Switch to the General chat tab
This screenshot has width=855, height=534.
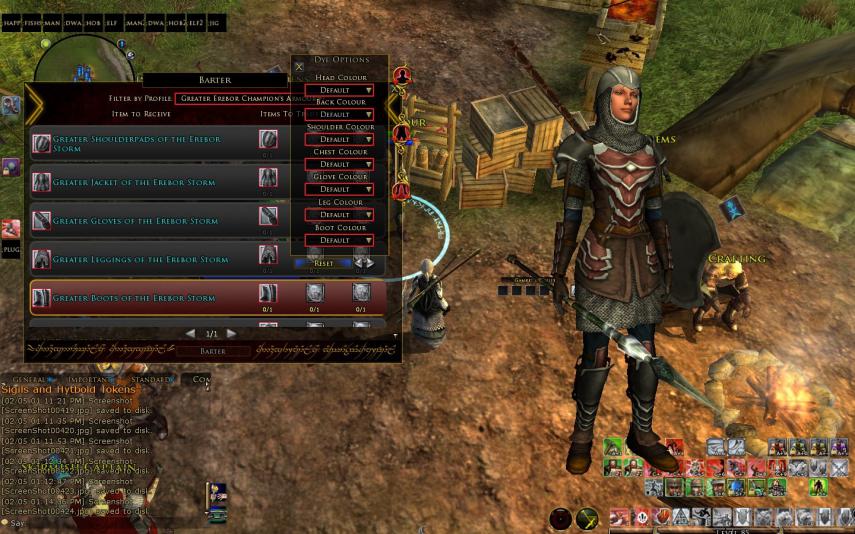[32, 380]
